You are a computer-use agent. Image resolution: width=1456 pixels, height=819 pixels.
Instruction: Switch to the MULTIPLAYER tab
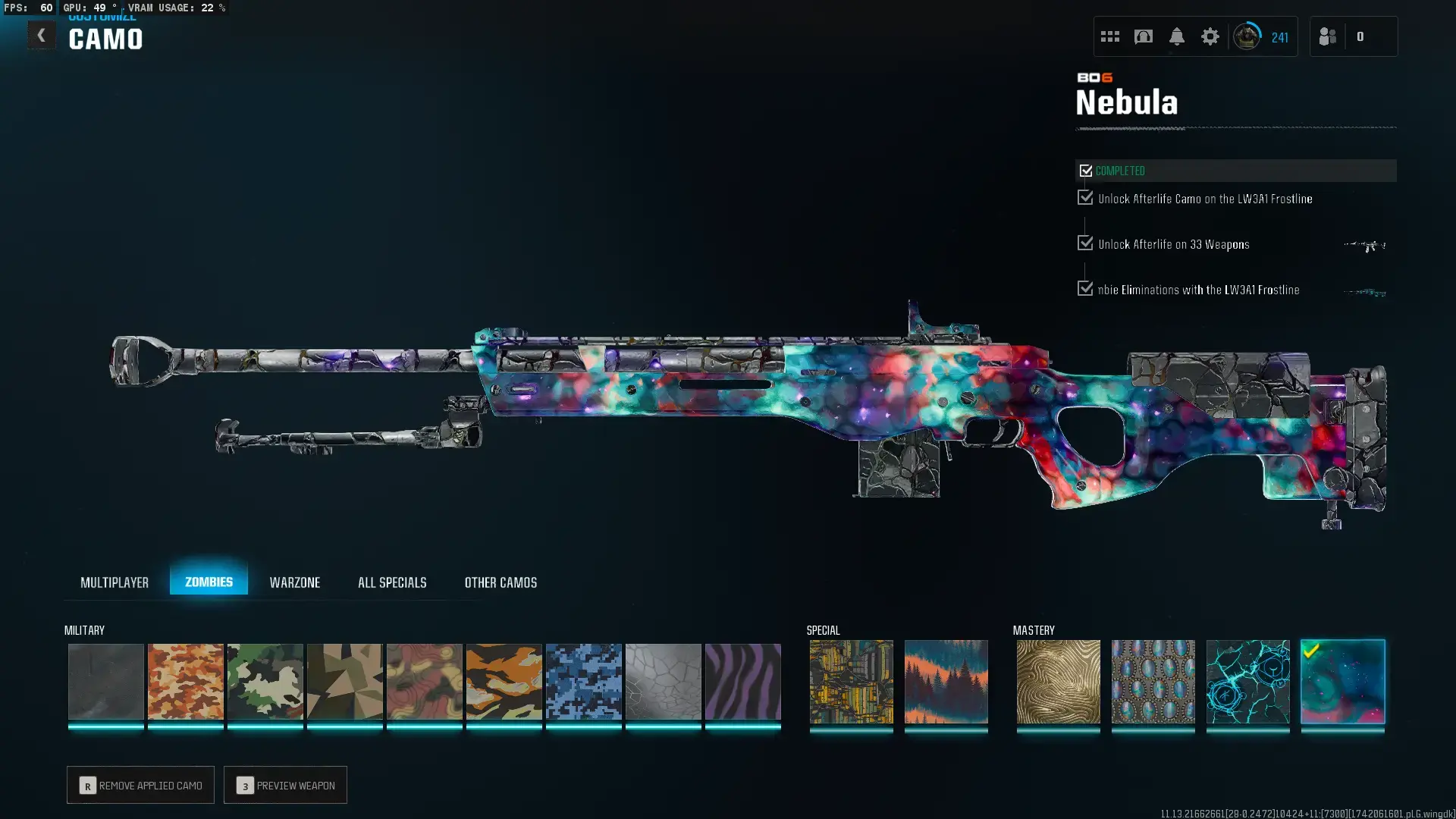click(115, 582)
